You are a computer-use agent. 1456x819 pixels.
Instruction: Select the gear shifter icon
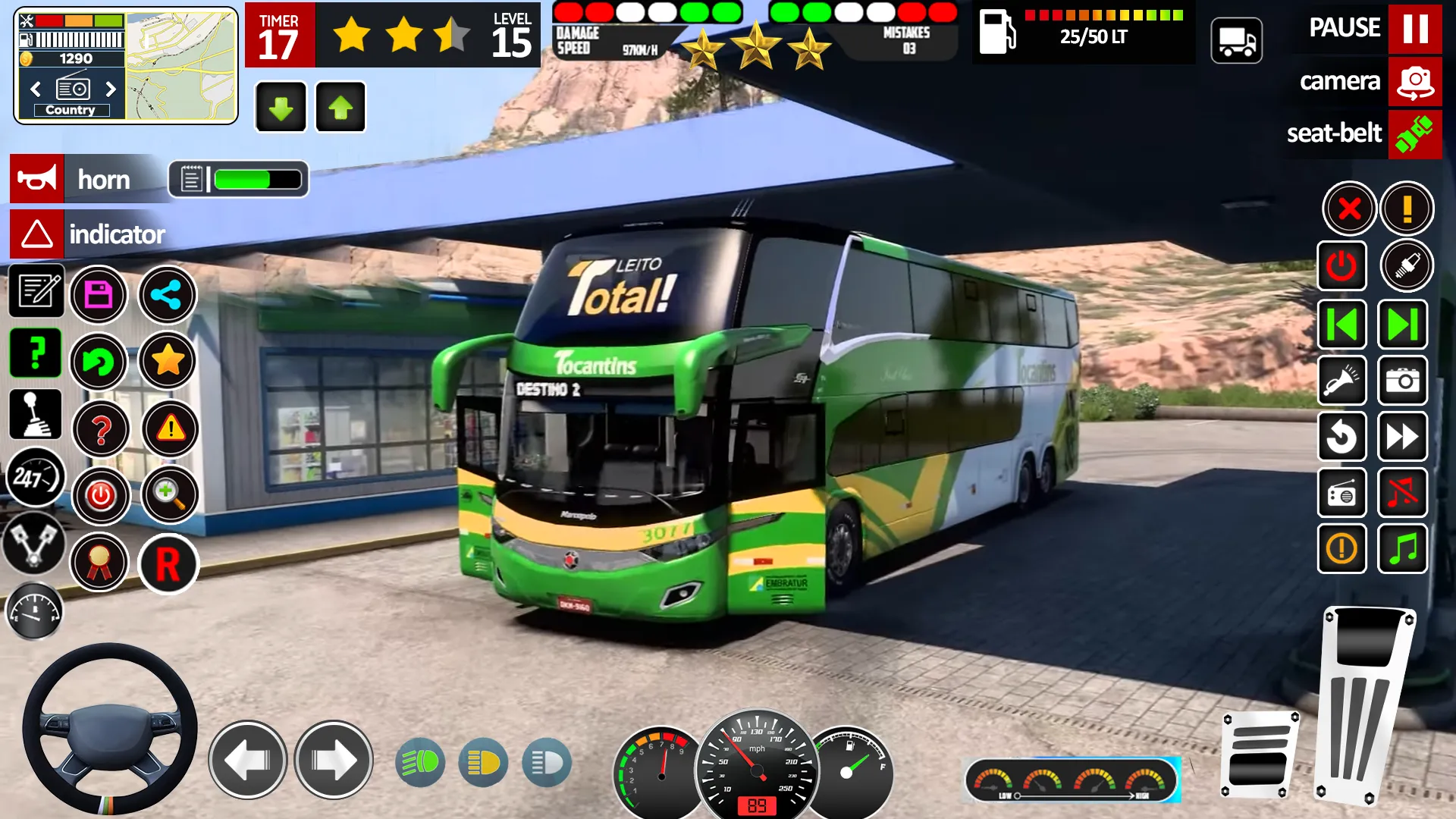point(36,413)
